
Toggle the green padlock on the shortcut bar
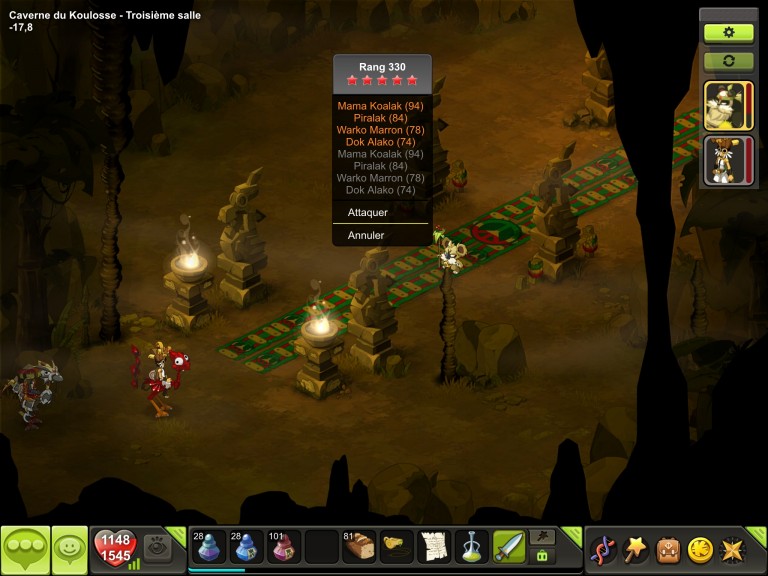pos(542,555)
